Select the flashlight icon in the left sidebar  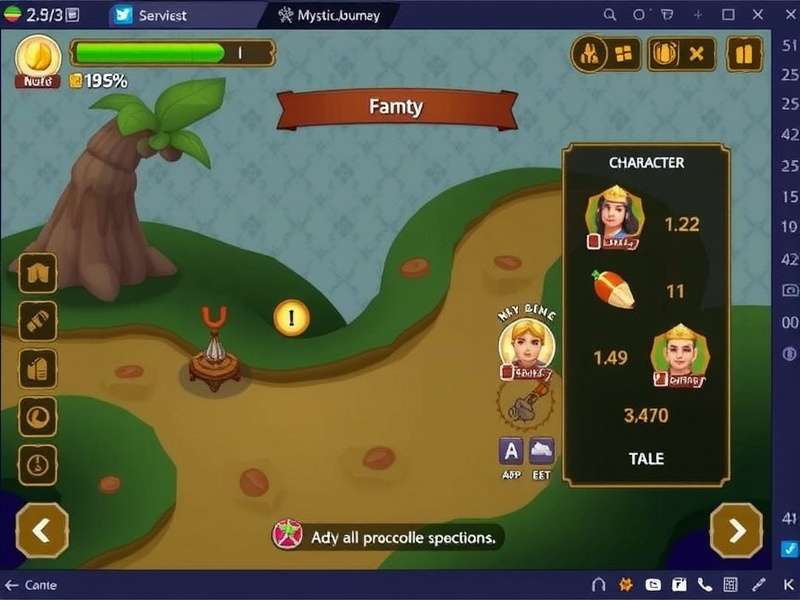(38, 320)
